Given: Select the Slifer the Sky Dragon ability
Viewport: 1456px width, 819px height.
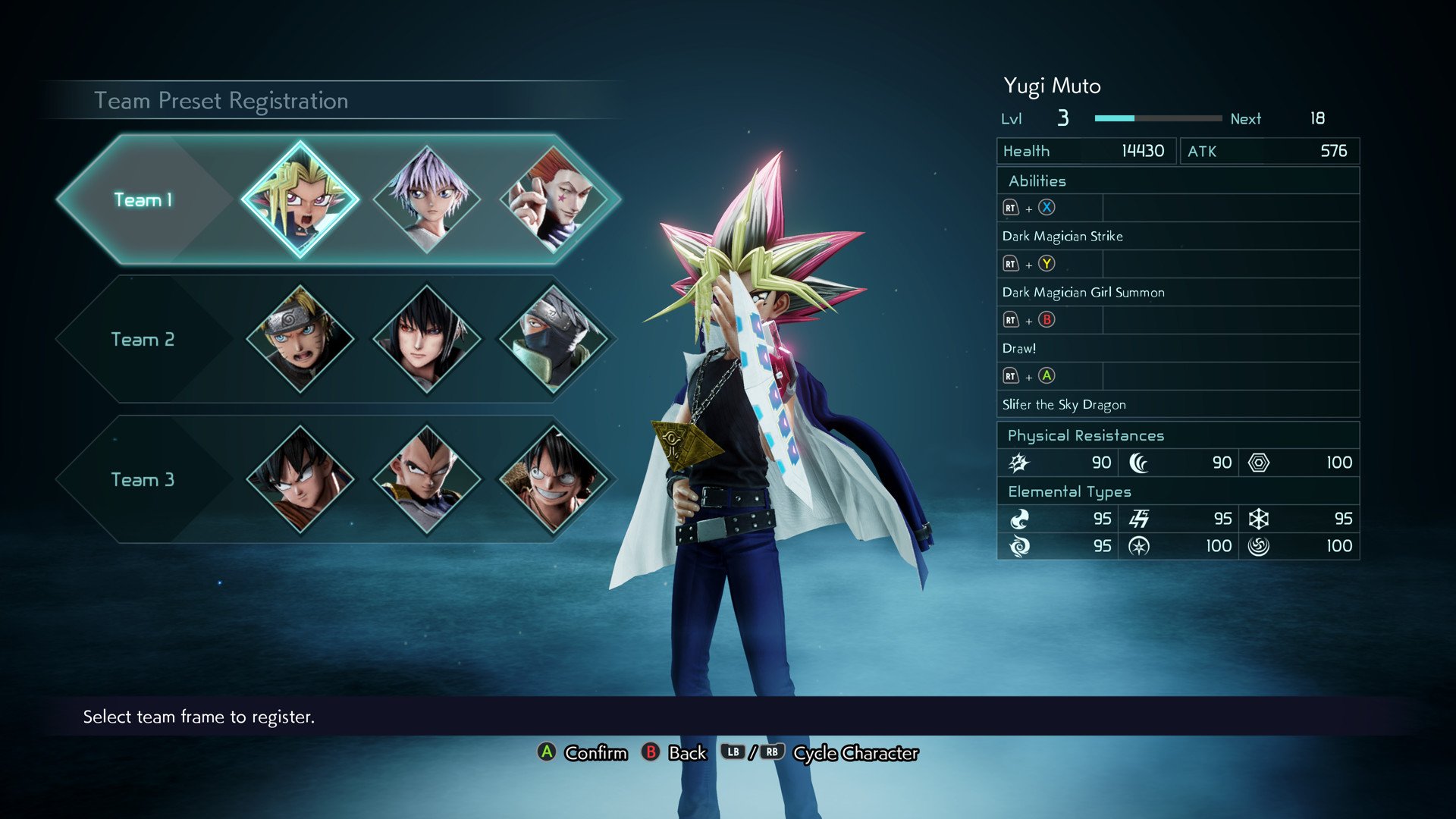Looking at the screenshot, I should [1064, 405].
